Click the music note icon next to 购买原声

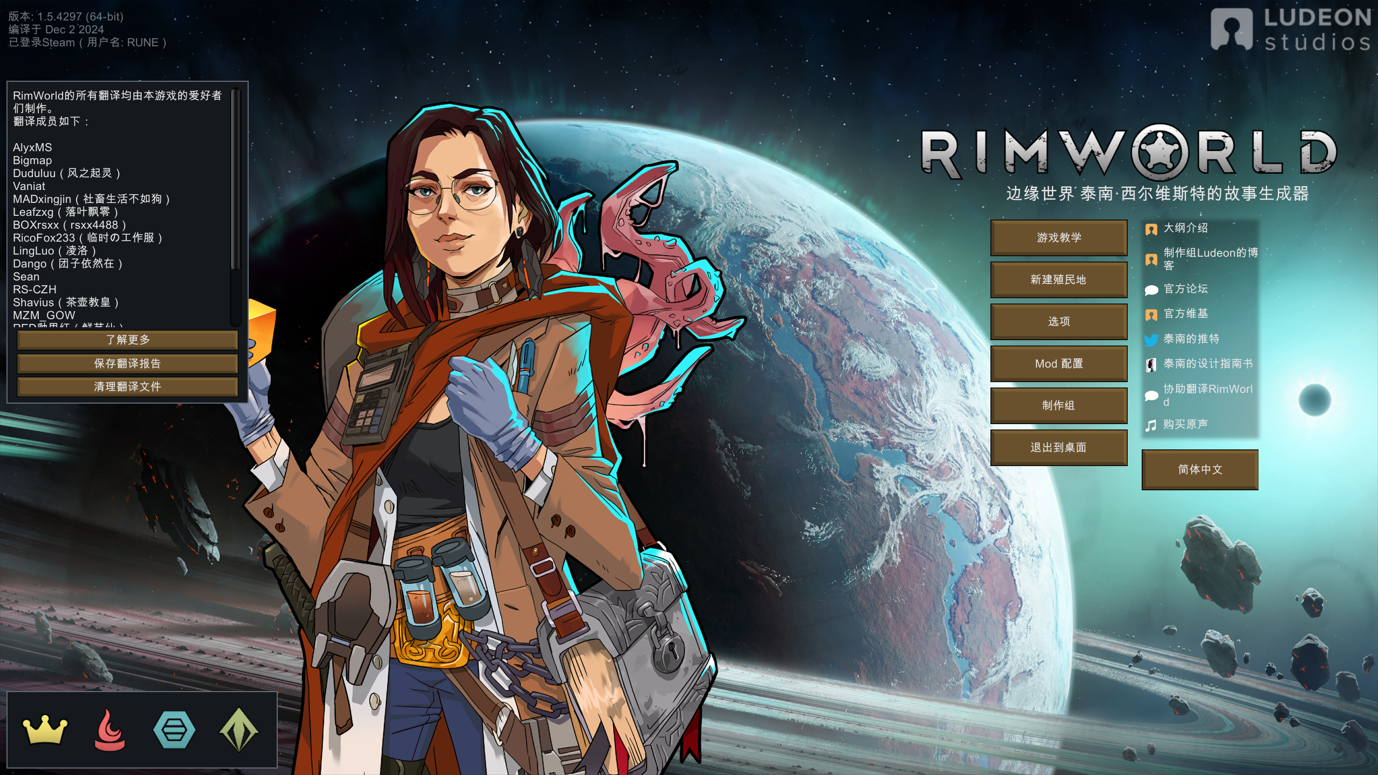pos(1152,423)
